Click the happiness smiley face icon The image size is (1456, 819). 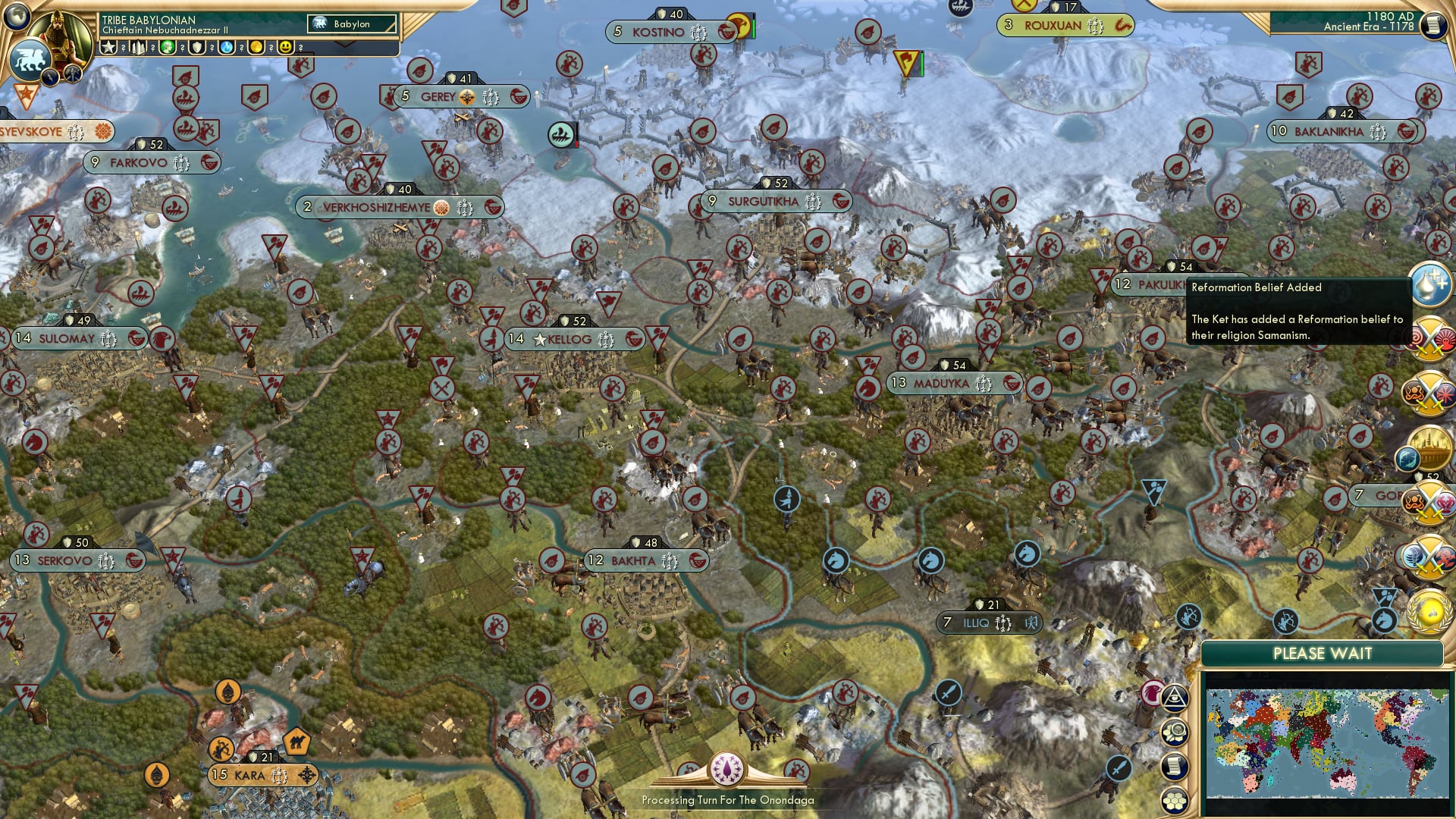click(x=284, y=47)
